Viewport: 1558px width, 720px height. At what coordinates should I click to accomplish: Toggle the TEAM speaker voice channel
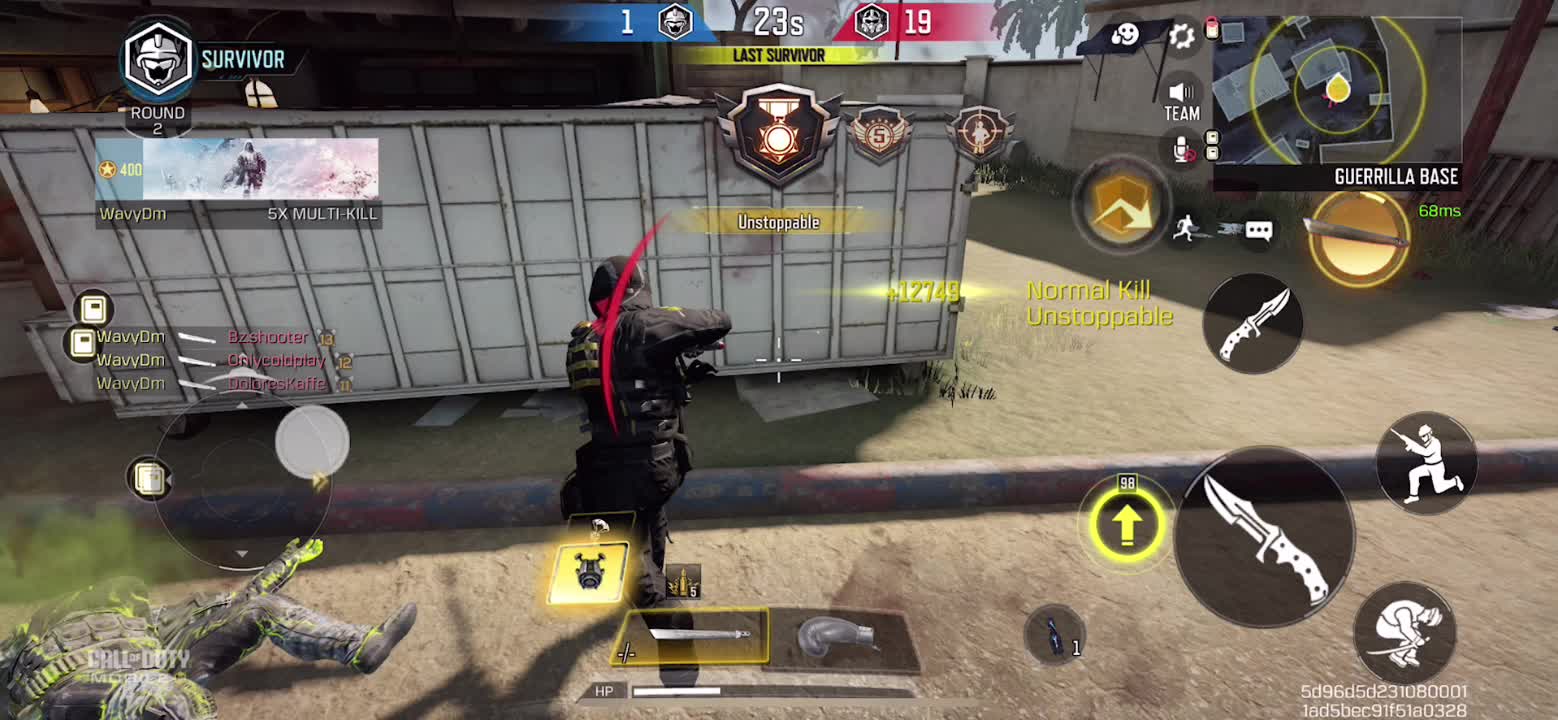[1181, 101]
